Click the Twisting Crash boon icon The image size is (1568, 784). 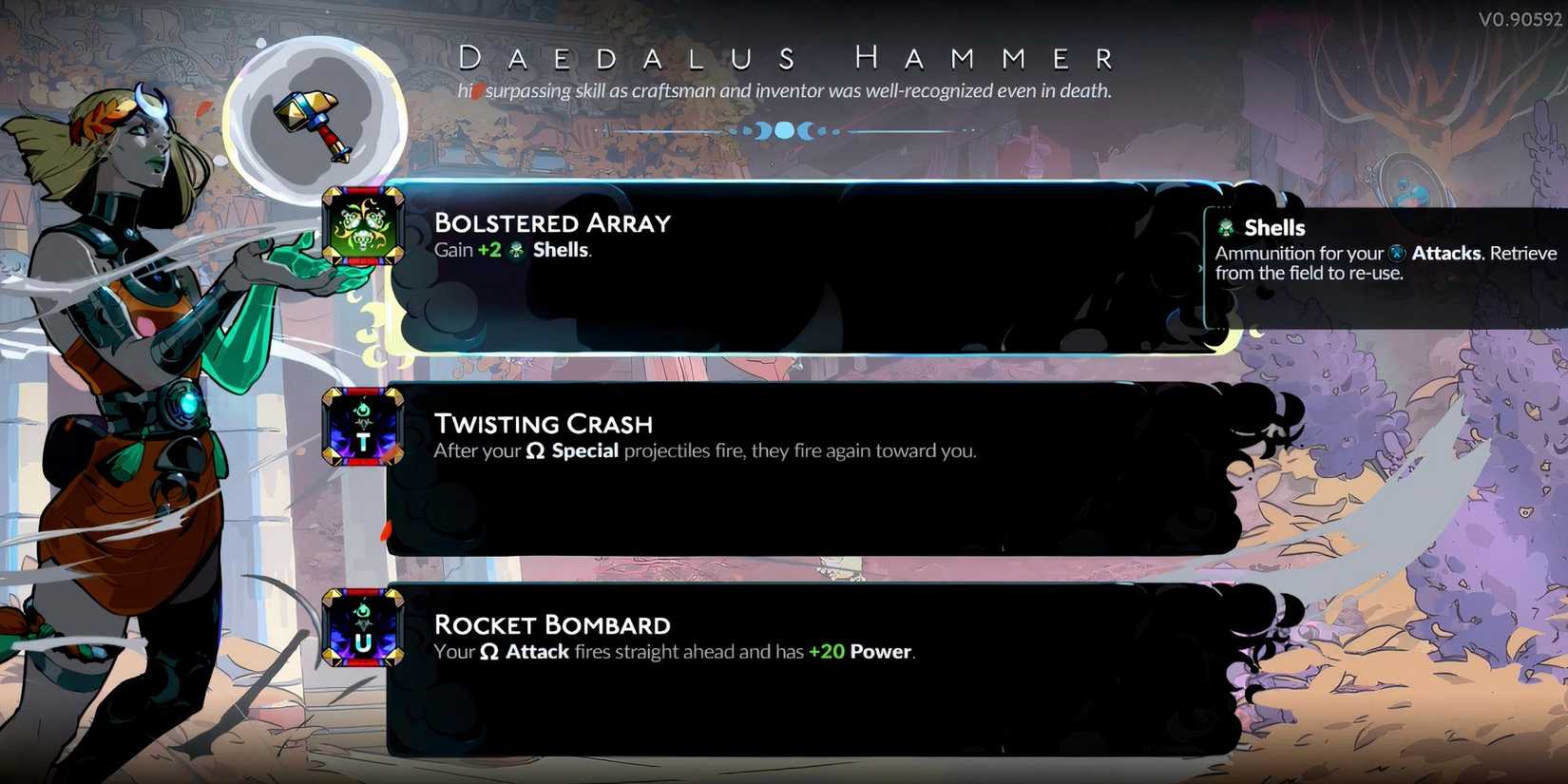pos(362,430)
